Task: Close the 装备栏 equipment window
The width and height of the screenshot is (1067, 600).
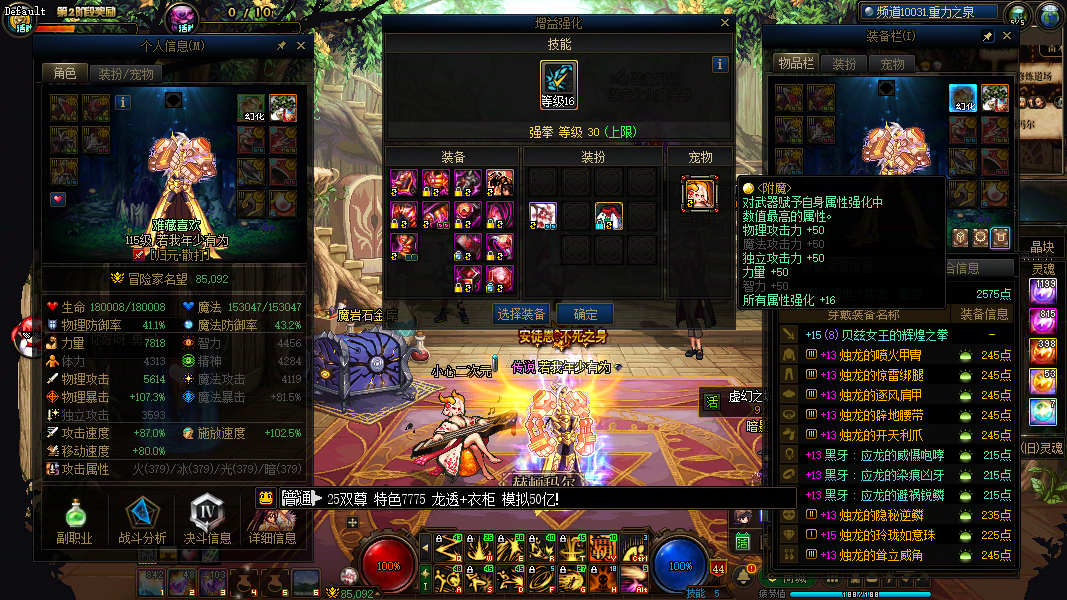Action: 1007,36
